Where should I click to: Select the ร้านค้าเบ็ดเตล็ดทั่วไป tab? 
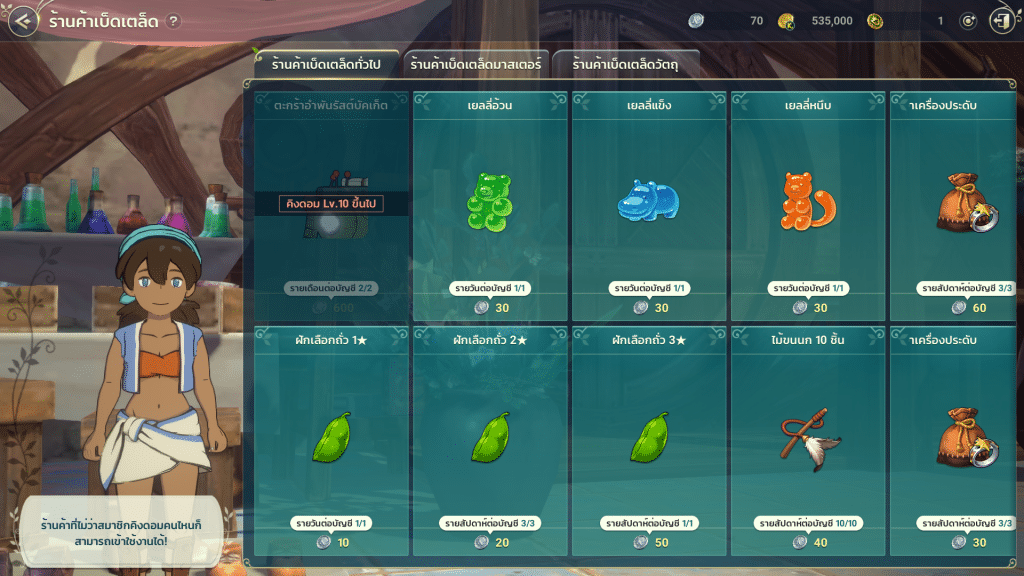coord(327,65)
